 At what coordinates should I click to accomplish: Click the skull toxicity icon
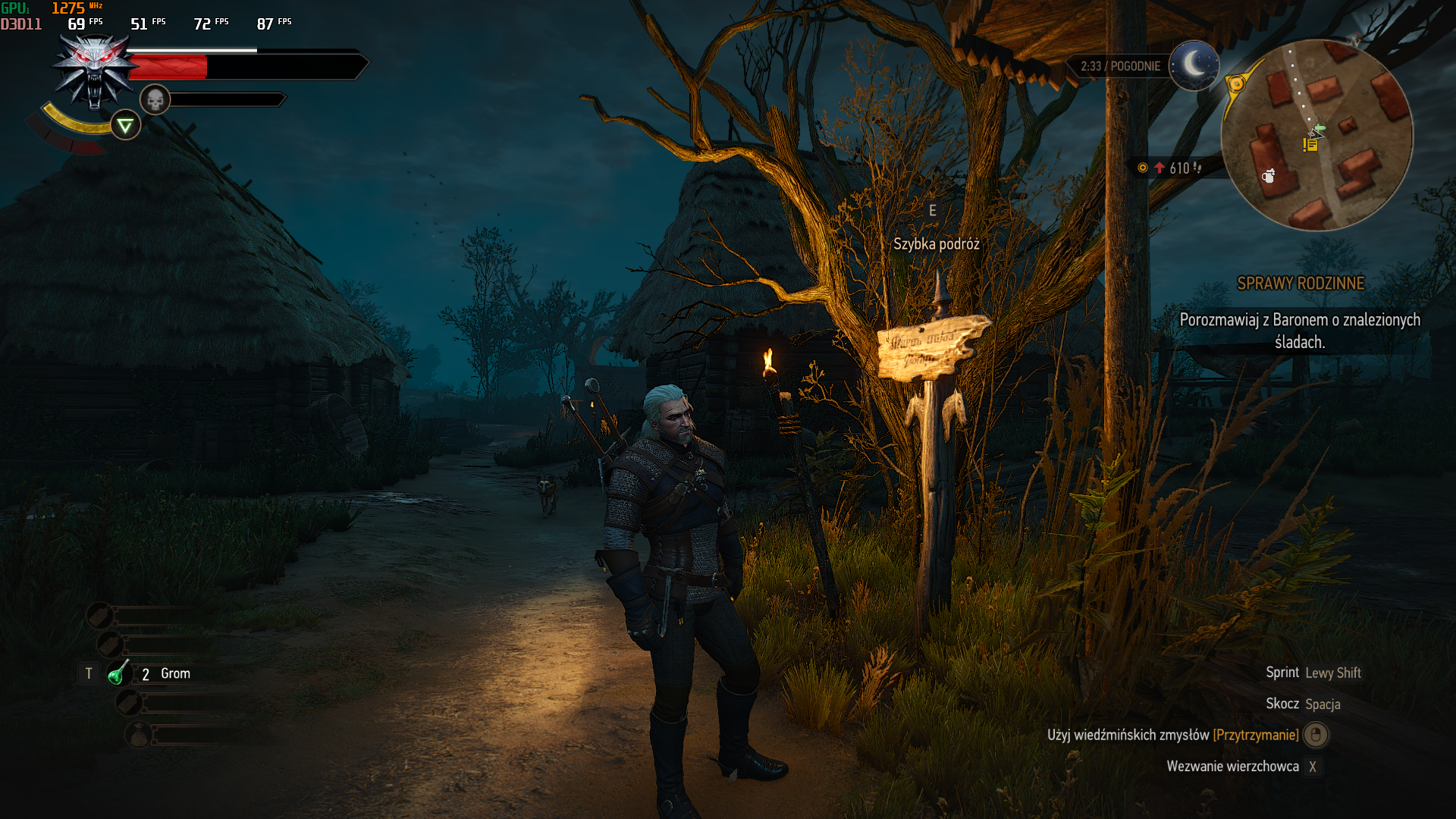[155, 99]
